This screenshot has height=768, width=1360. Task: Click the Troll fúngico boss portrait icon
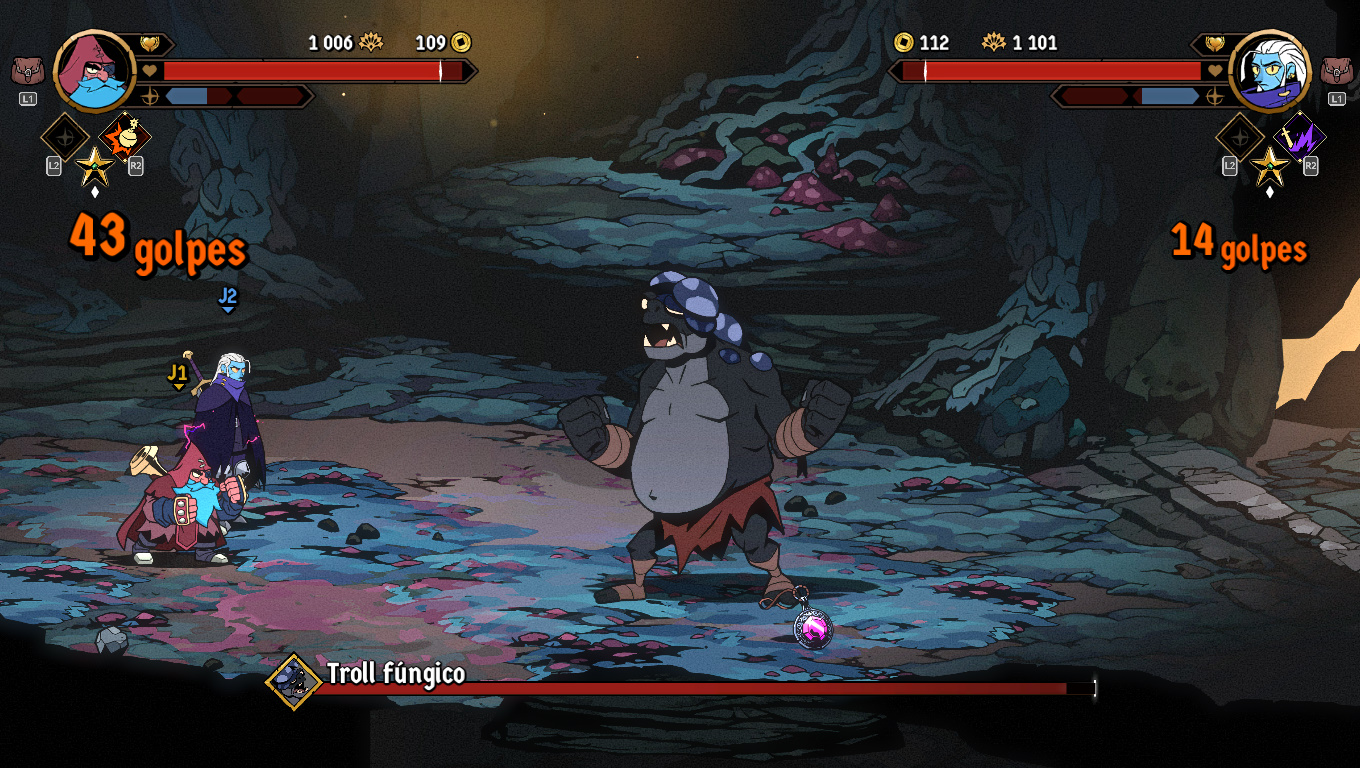293,681
